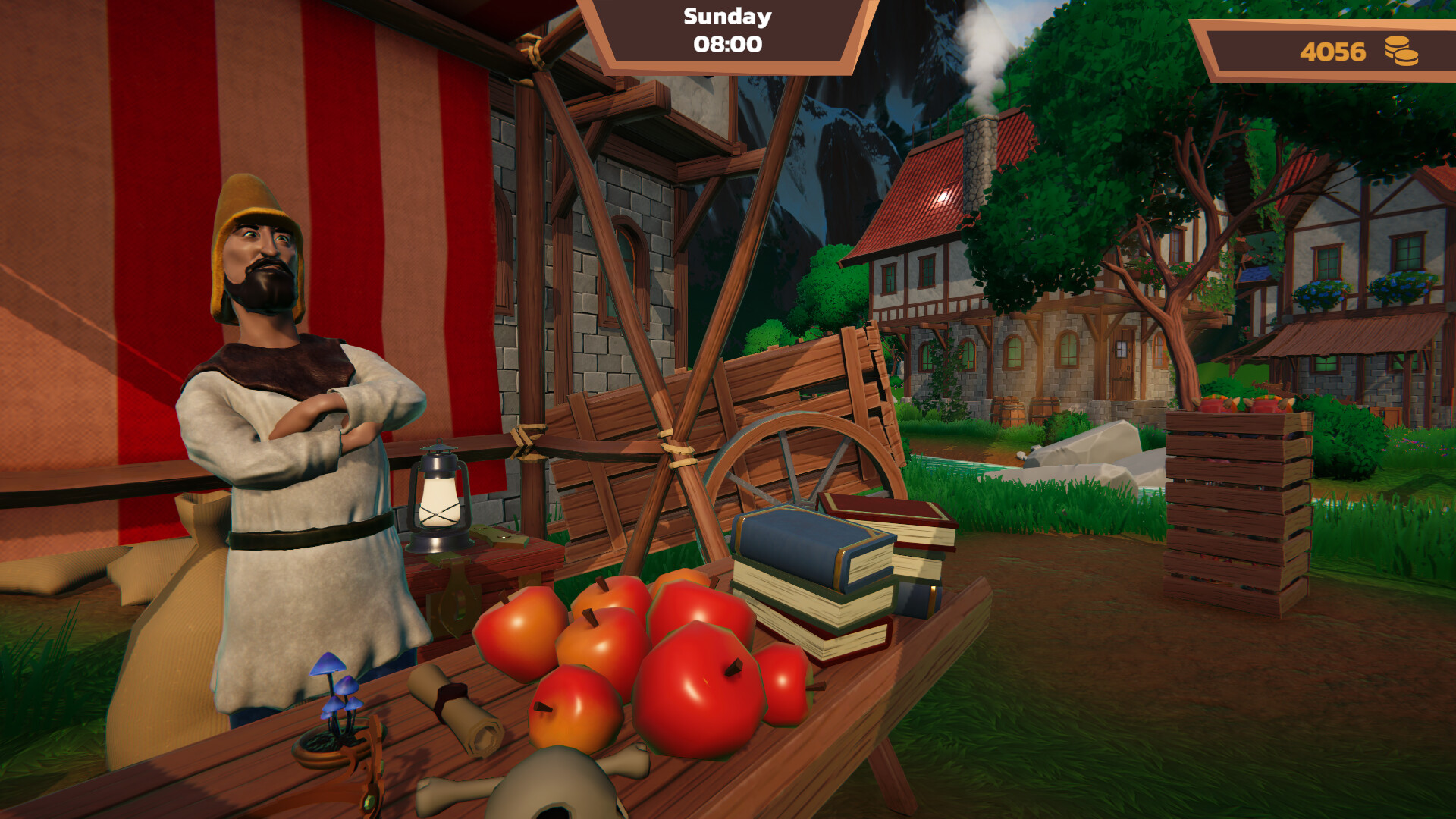Click the gold amount reading 4056

tap(1332, 52)
